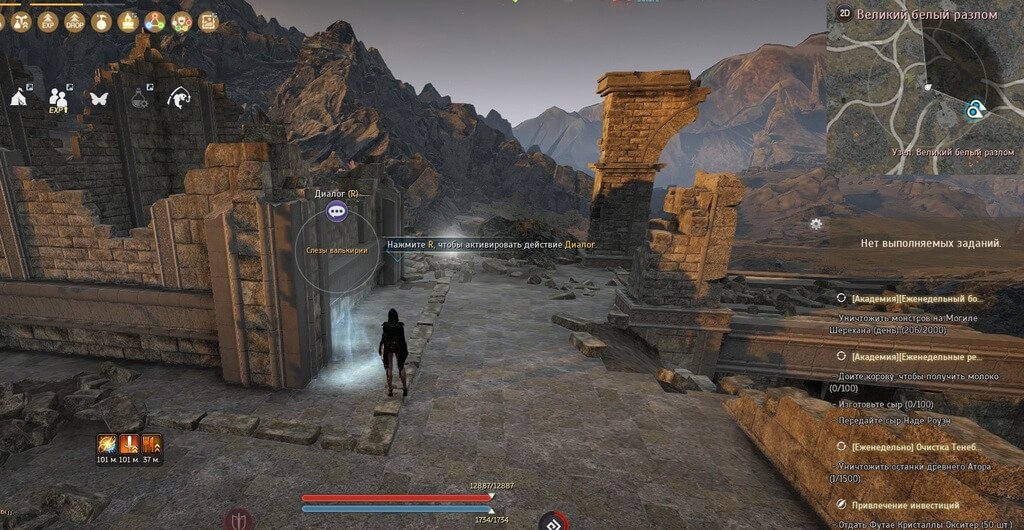Click the colored triangle nodes icon
This screenshot has width=1024, height=530.
(154, 20)
